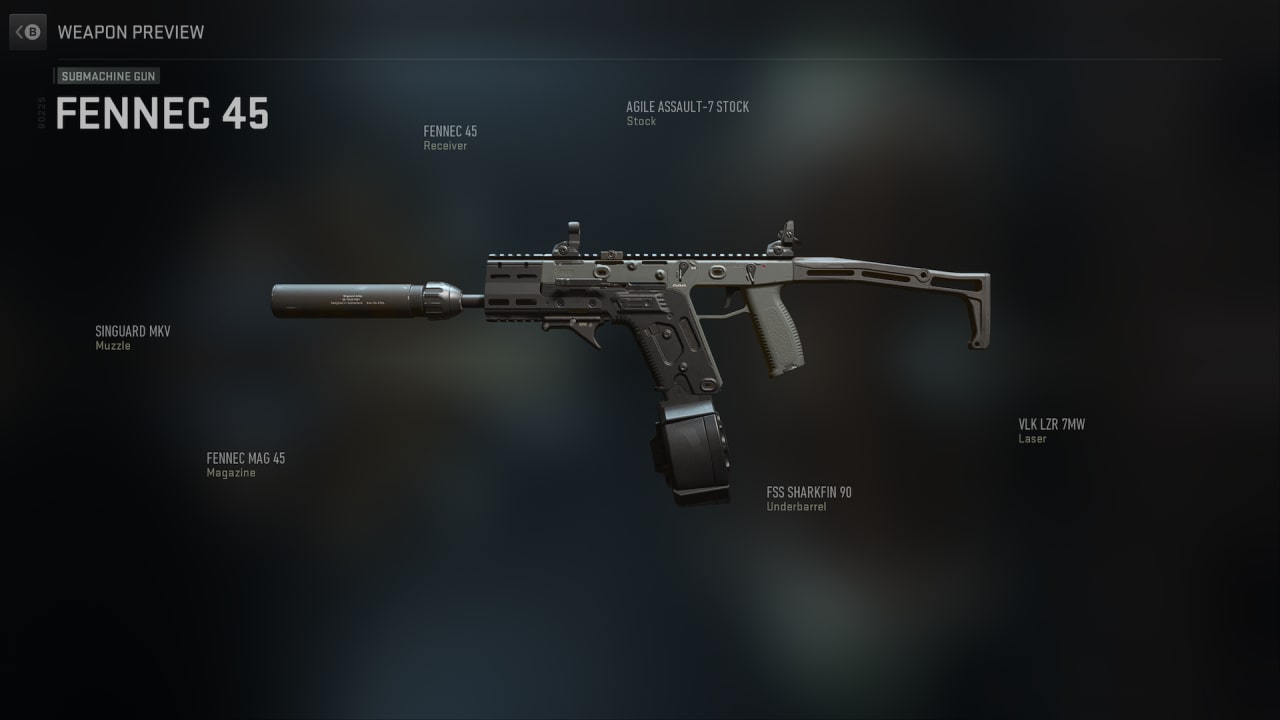Select the Fennec 45 receiver attachment
This screenshot has height=720, width=1280.
[450, 138]
